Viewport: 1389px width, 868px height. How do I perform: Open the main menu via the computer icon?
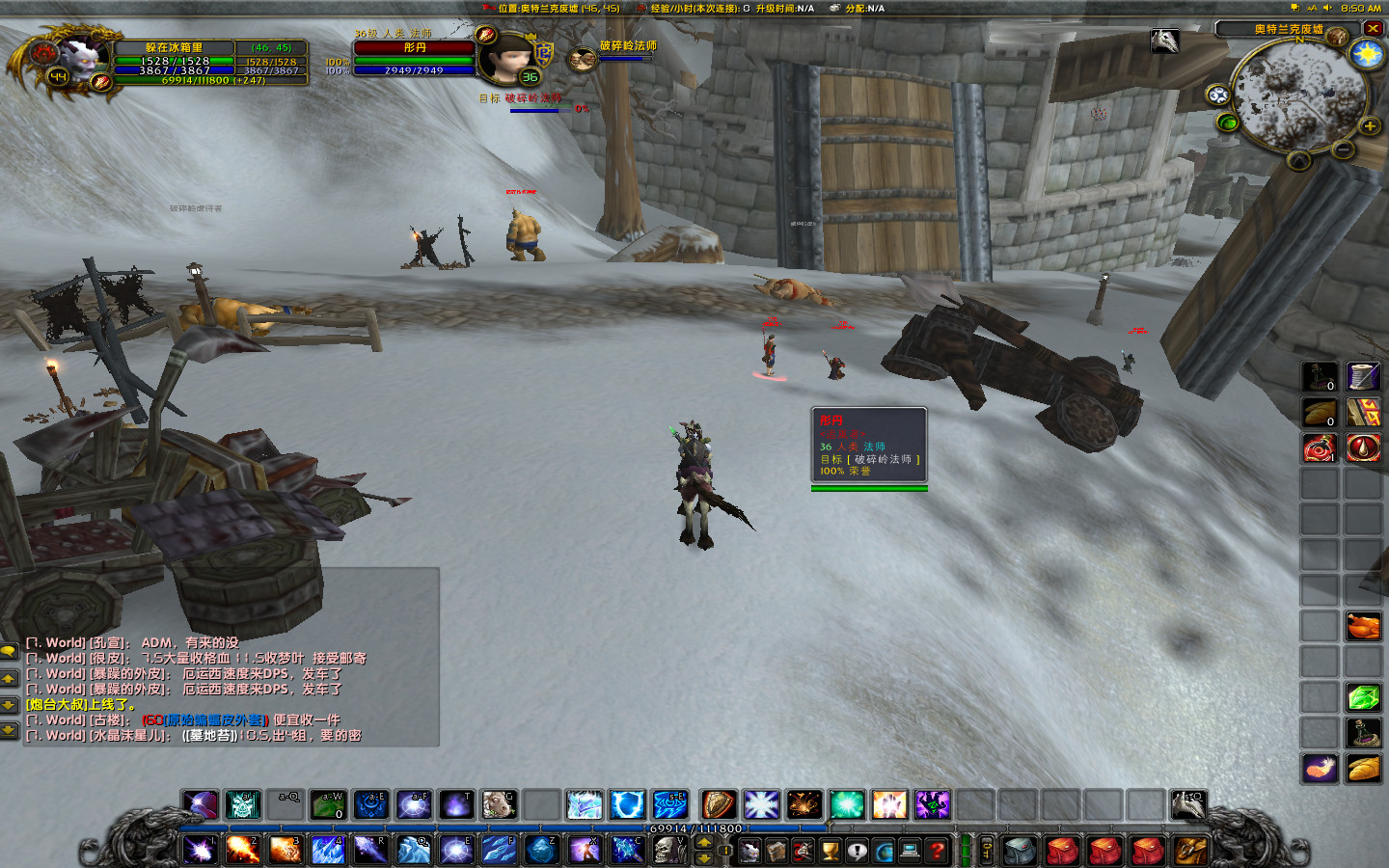pos(911,851)
